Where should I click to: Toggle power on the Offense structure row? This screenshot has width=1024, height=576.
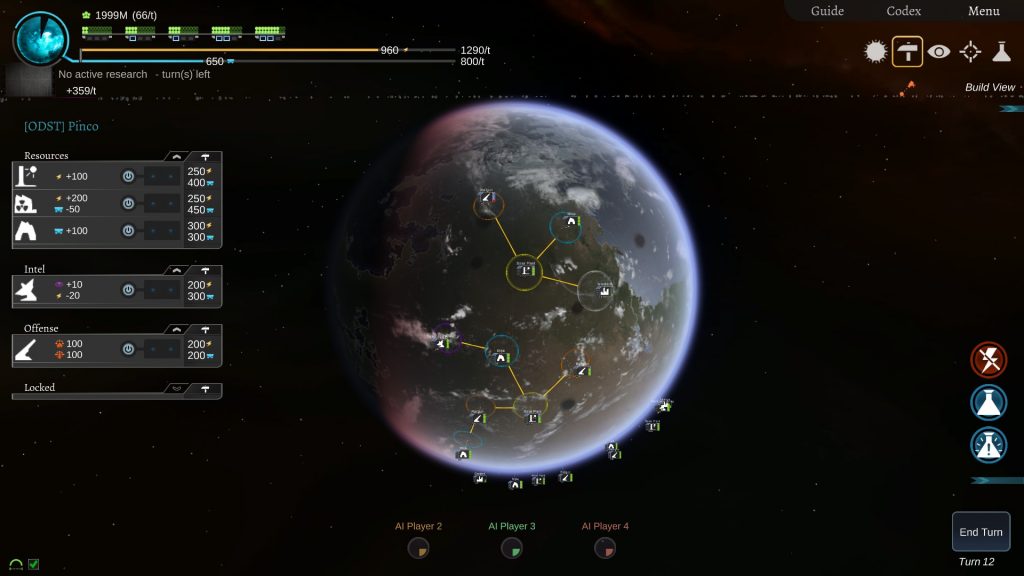pos(128,349)
